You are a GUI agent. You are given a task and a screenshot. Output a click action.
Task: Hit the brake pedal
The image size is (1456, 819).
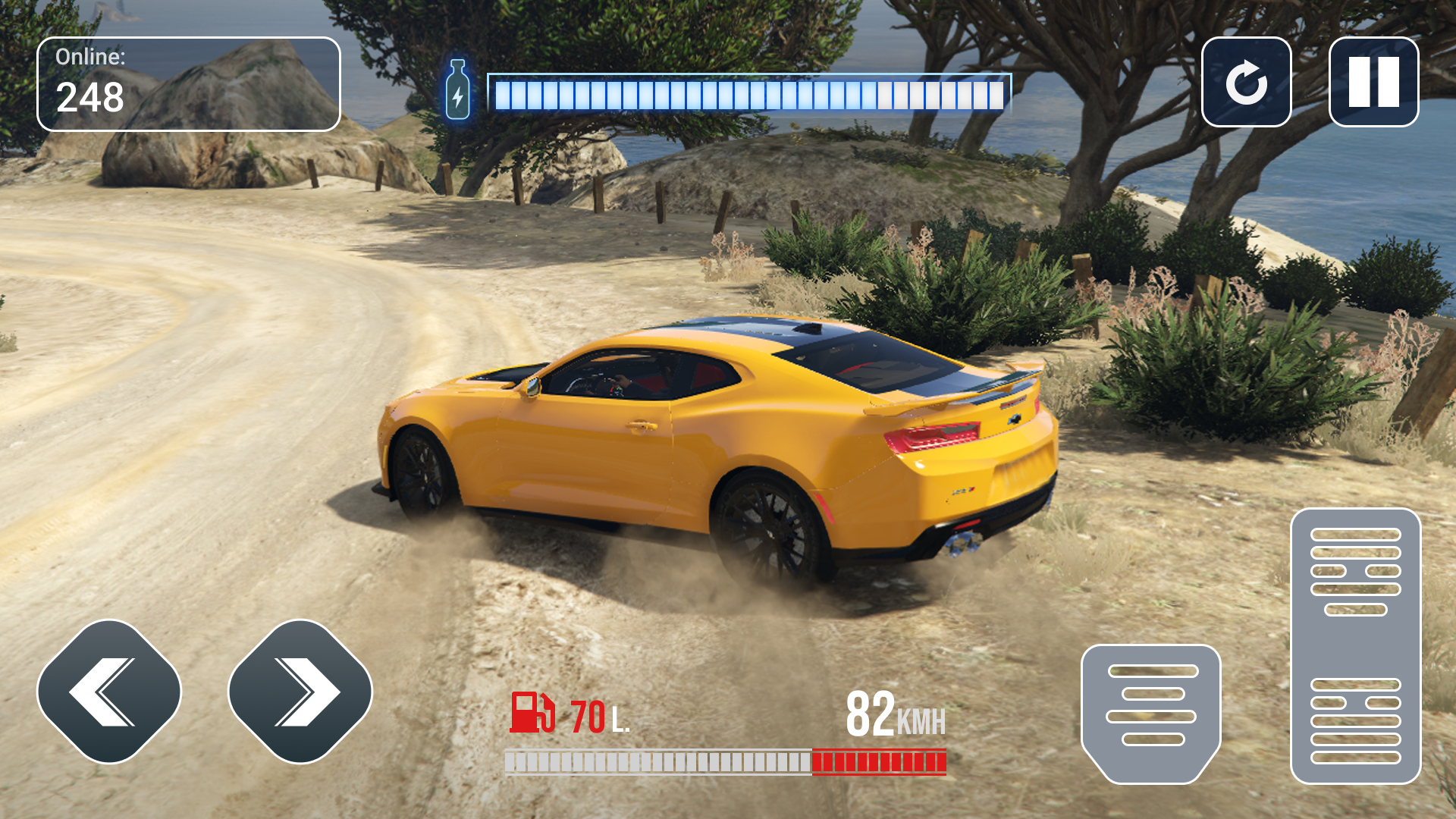(x=1150, y=713)
